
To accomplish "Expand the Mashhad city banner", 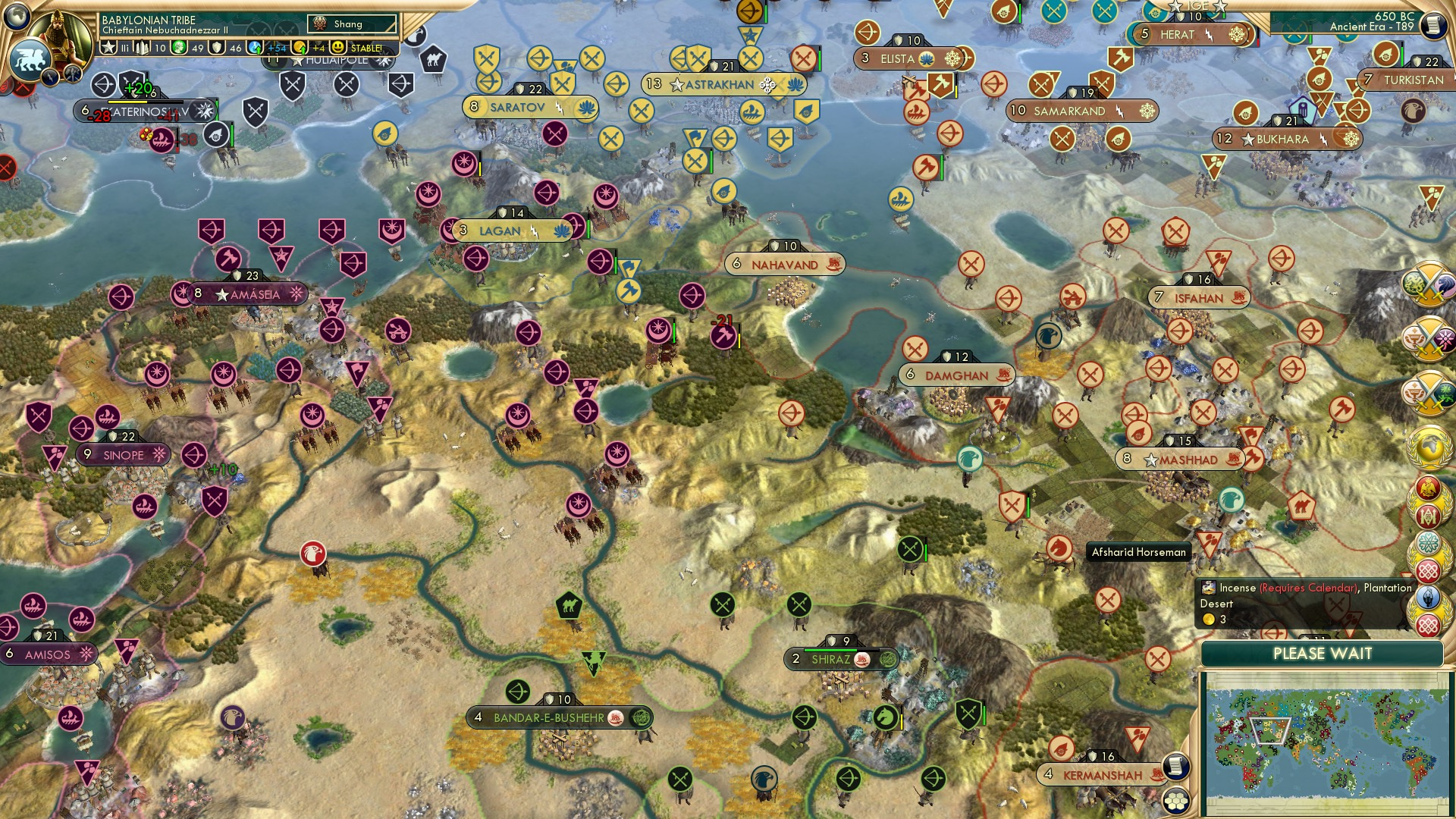I will coord(1180,459).
